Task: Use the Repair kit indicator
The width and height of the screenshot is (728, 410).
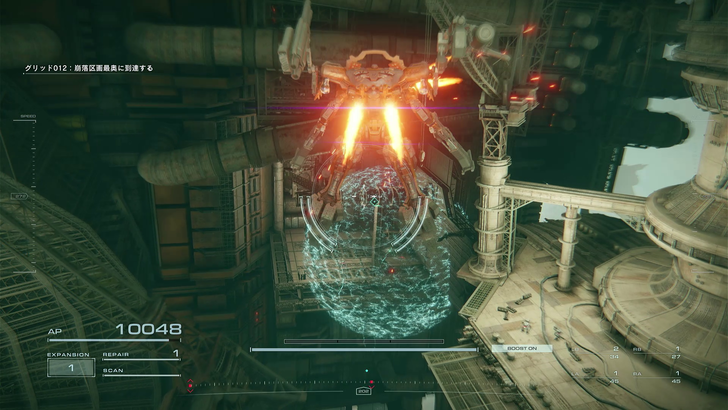Action: tap(140, 354)
